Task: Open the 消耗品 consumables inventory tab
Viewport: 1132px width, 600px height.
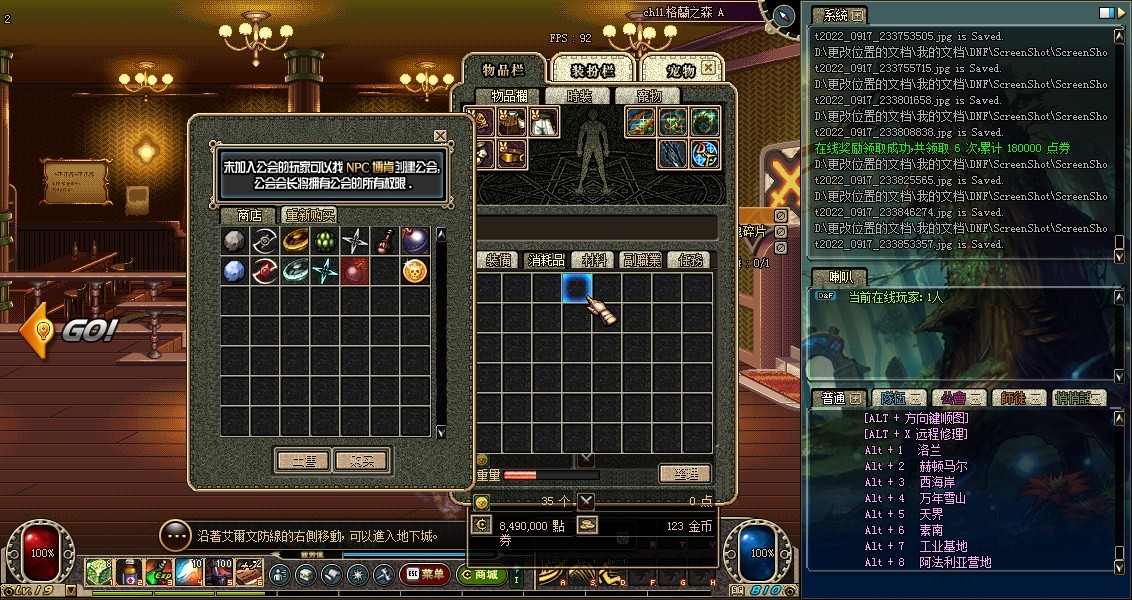Action: [546, 260]
